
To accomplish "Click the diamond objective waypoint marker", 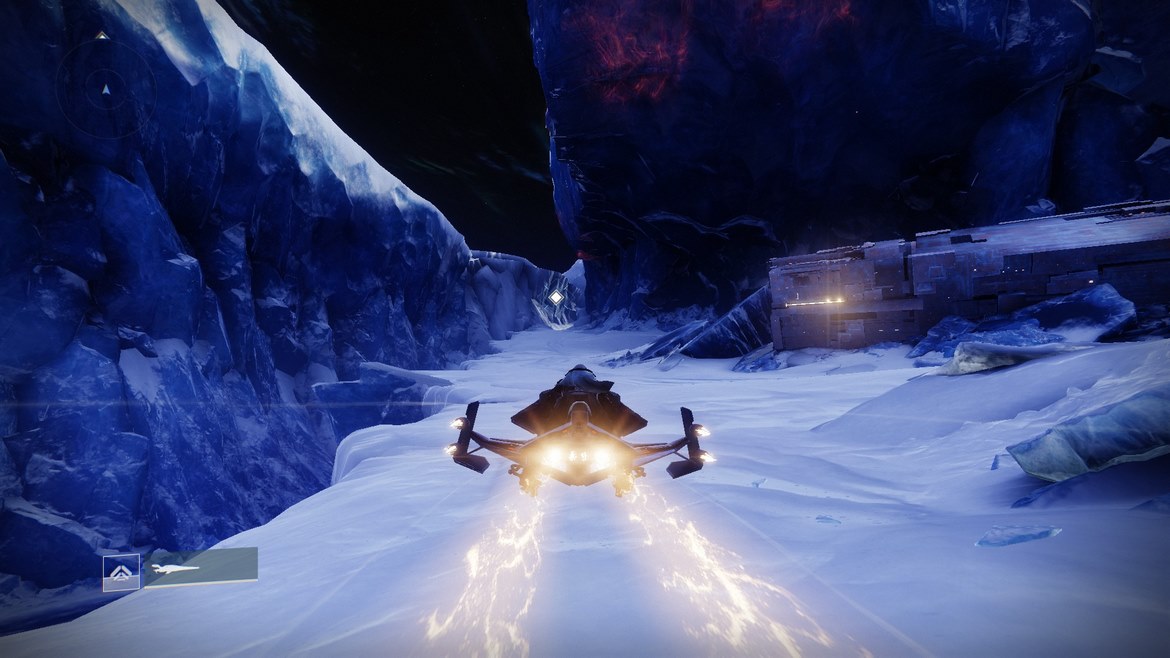I will 555,297.
